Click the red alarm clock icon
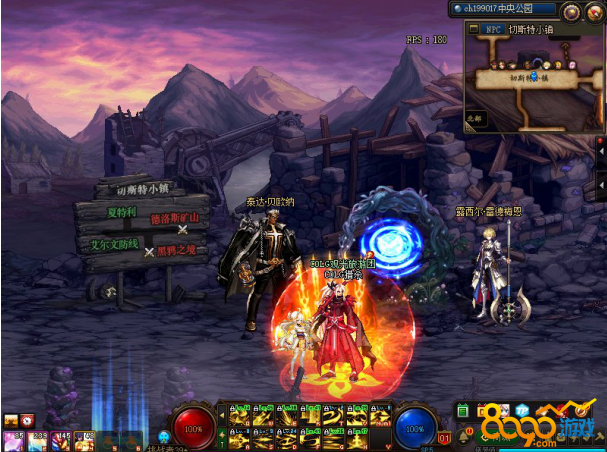 (x=27, y=421)
